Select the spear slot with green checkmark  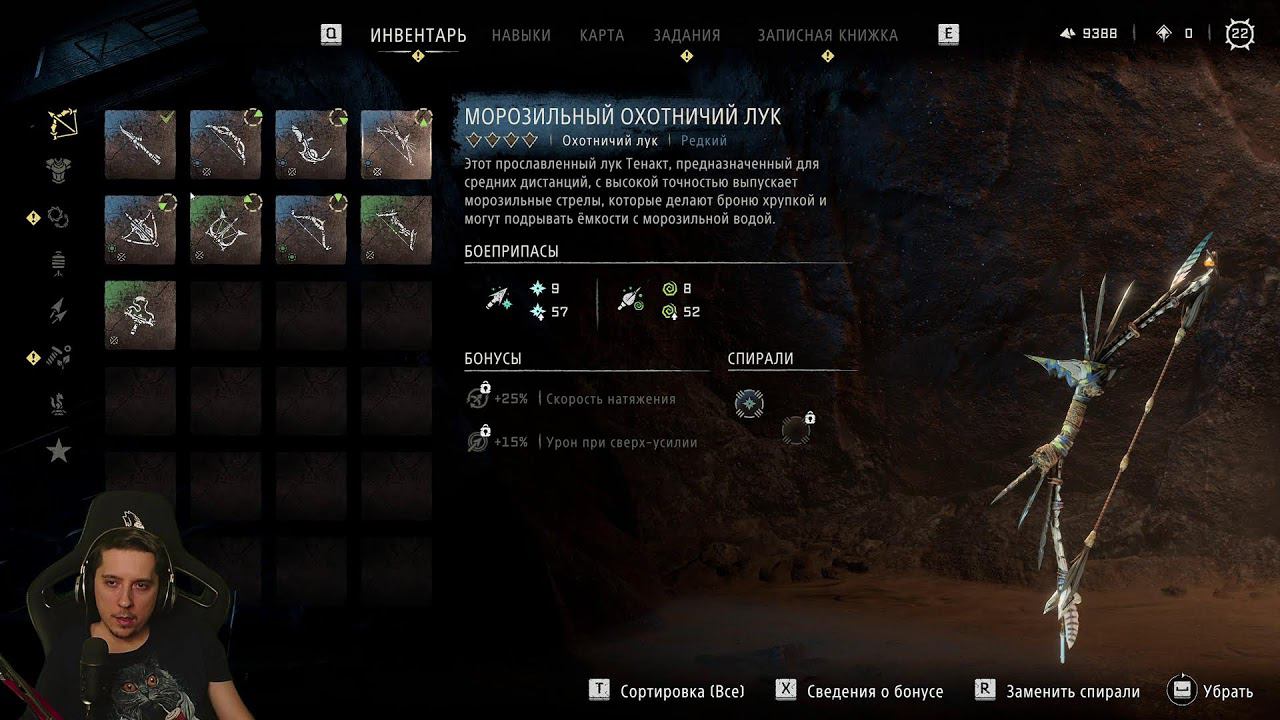[x=140, y=145]
